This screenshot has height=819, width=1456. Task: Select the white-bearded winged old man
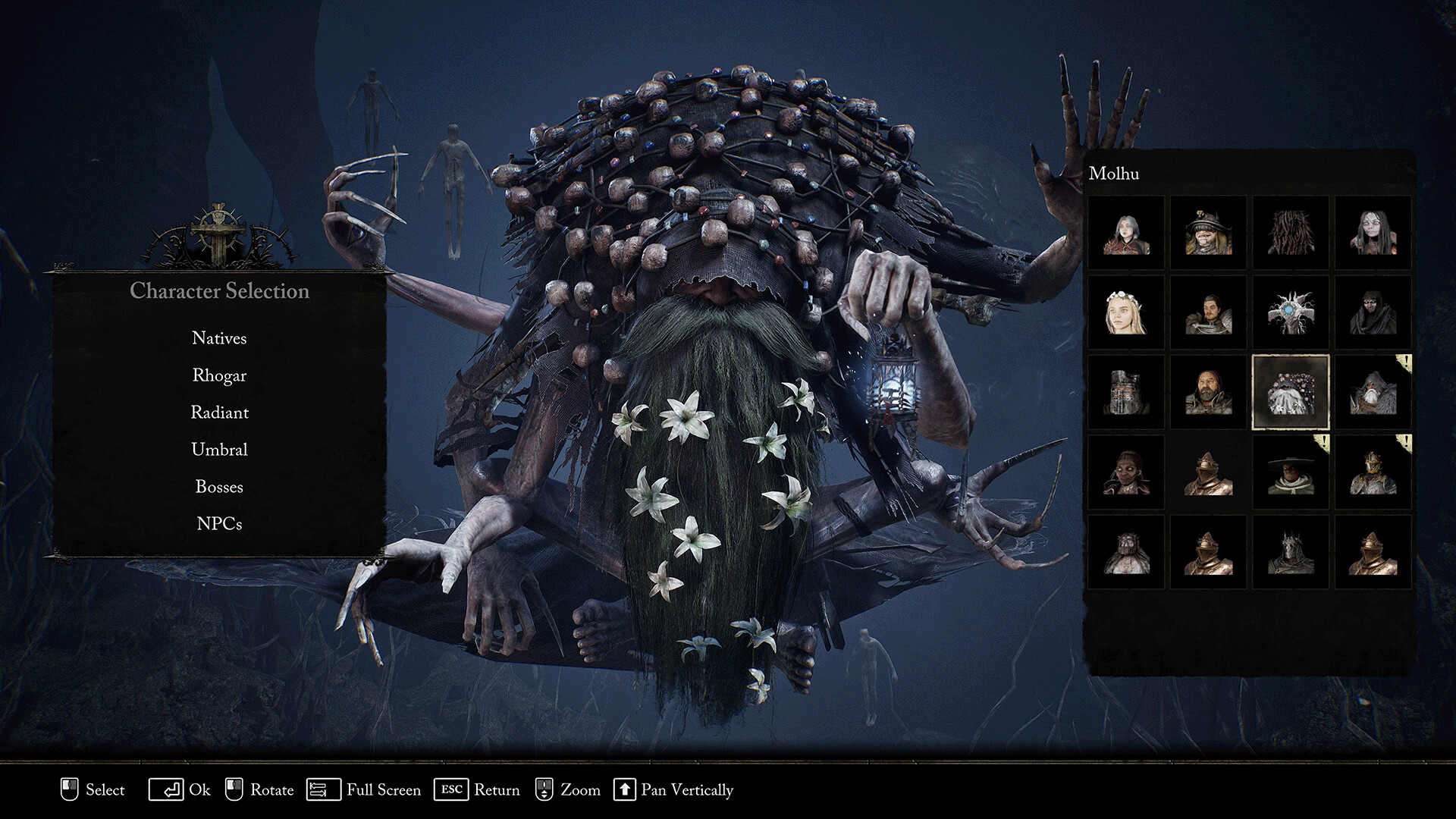click(x=1373, y=392)
